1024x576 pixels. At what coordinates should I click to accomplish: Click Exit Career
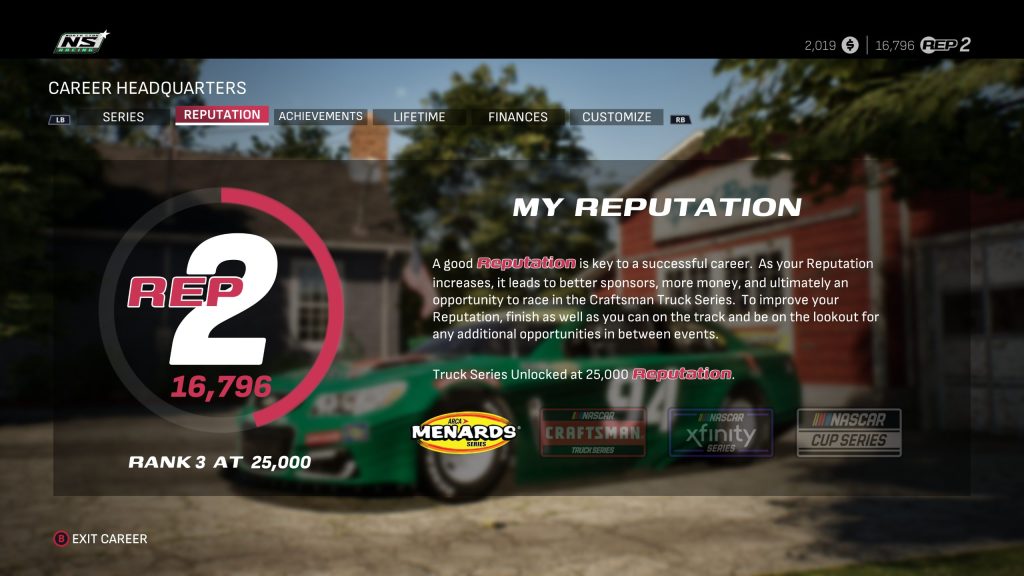pyautogui.click(x=101, y=539)
